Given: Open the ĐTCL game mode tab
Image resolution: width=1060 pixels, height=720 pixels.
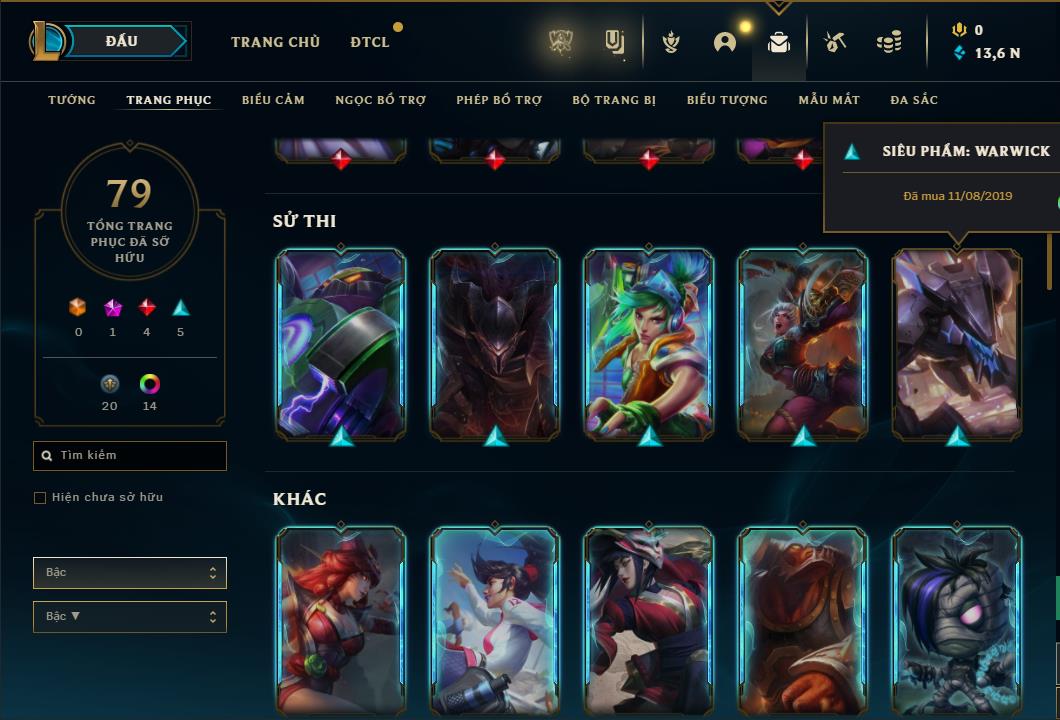Looking at the screenshot, I should pyautogui.click(x=370, y=42).
